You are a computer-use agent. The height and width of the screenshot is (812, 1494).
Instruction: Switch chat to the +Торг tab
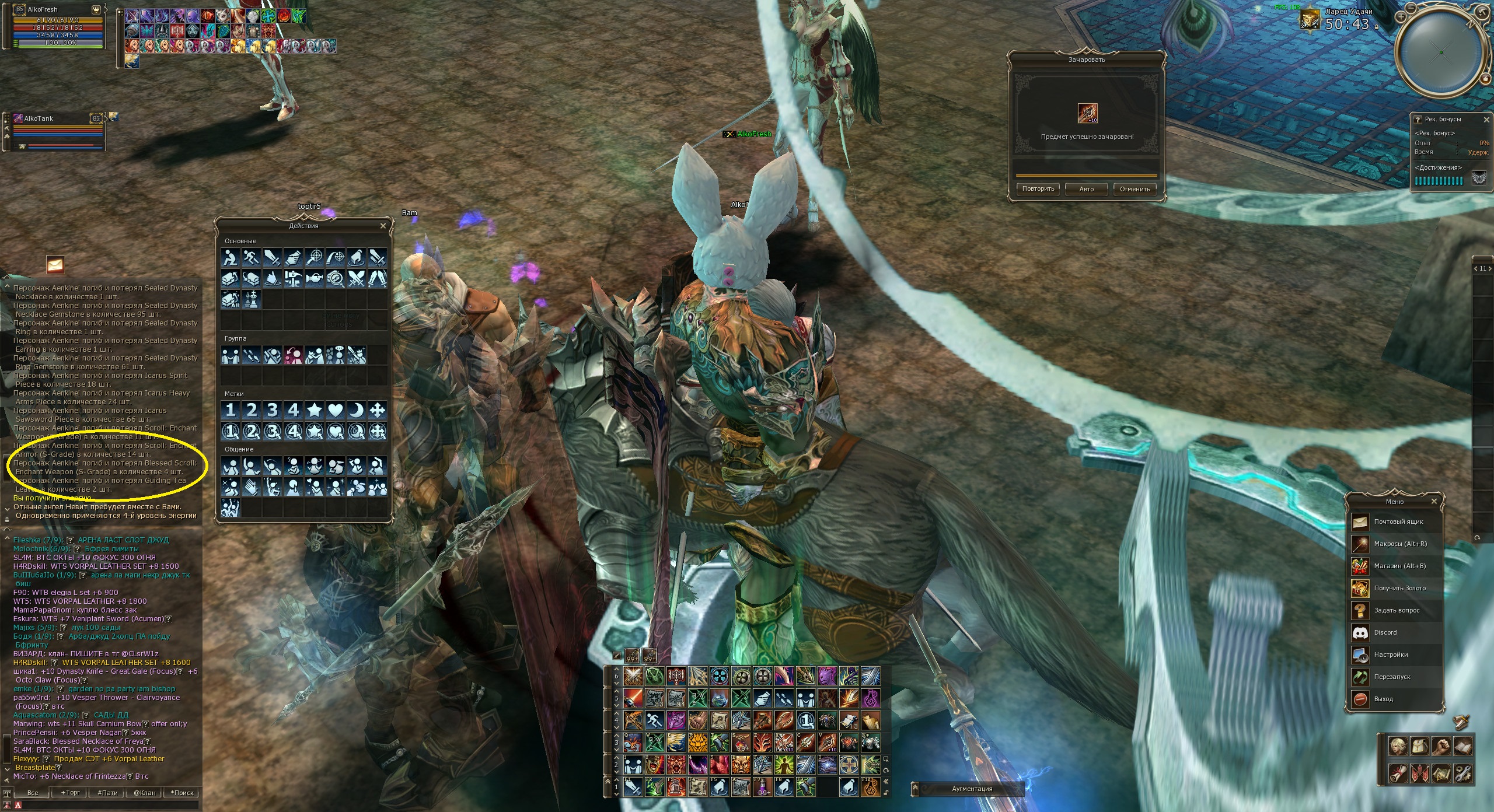(71, 793)
